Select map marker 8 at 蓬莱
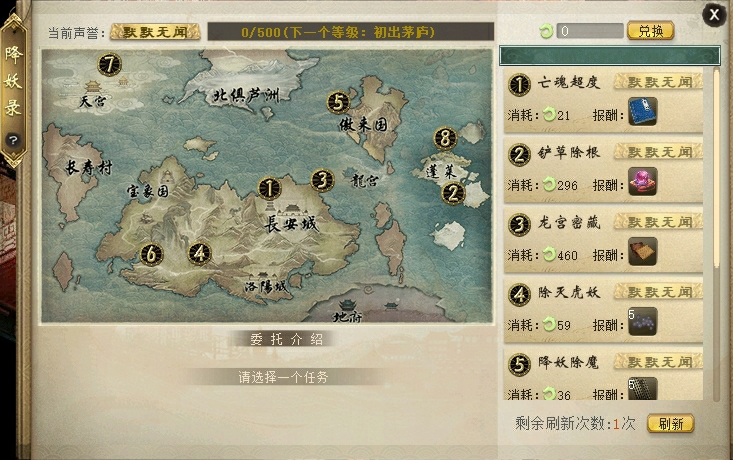Screen dimensions: 733x460 click(445, 138)
